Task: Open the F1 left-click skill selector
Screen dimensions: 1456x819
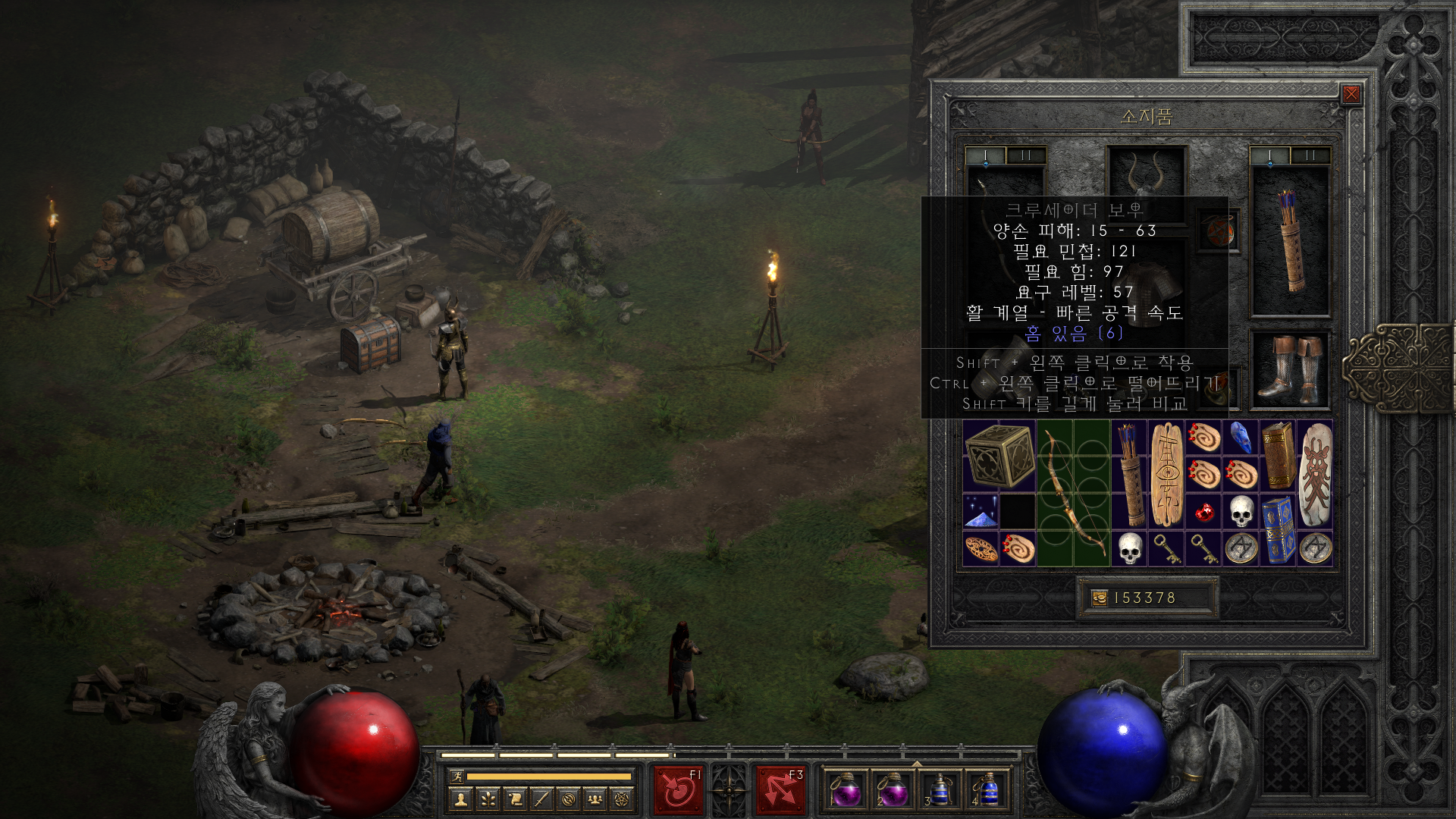Action: click(x=678, y=790)
